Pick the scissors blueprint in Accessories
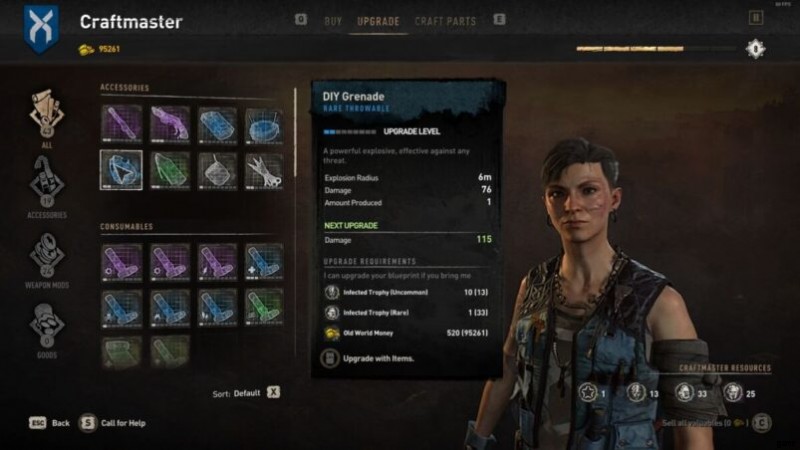The height and width of the screenshot is (450, 800). point(264,170)
